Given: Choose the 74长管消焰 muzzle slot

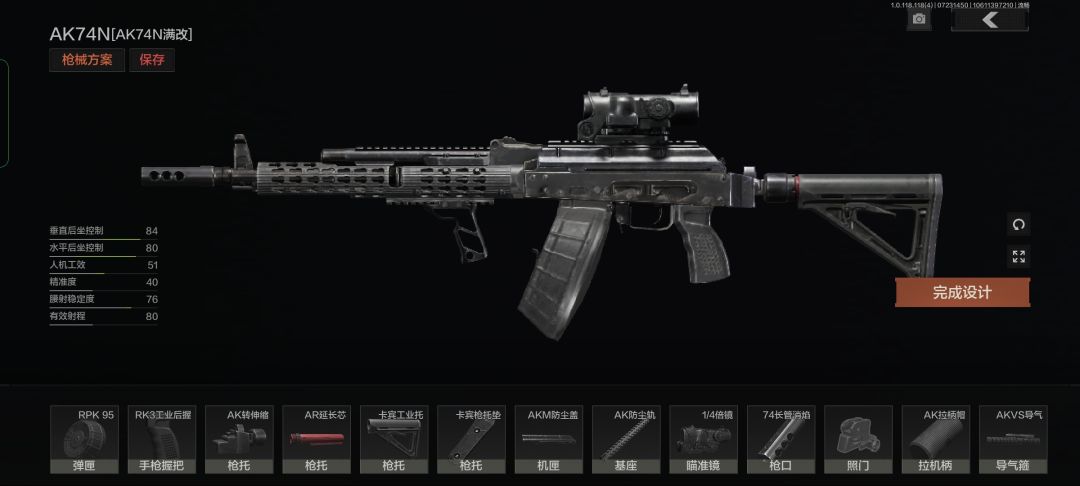Looking at the screenshot, I should pos(781,440).
